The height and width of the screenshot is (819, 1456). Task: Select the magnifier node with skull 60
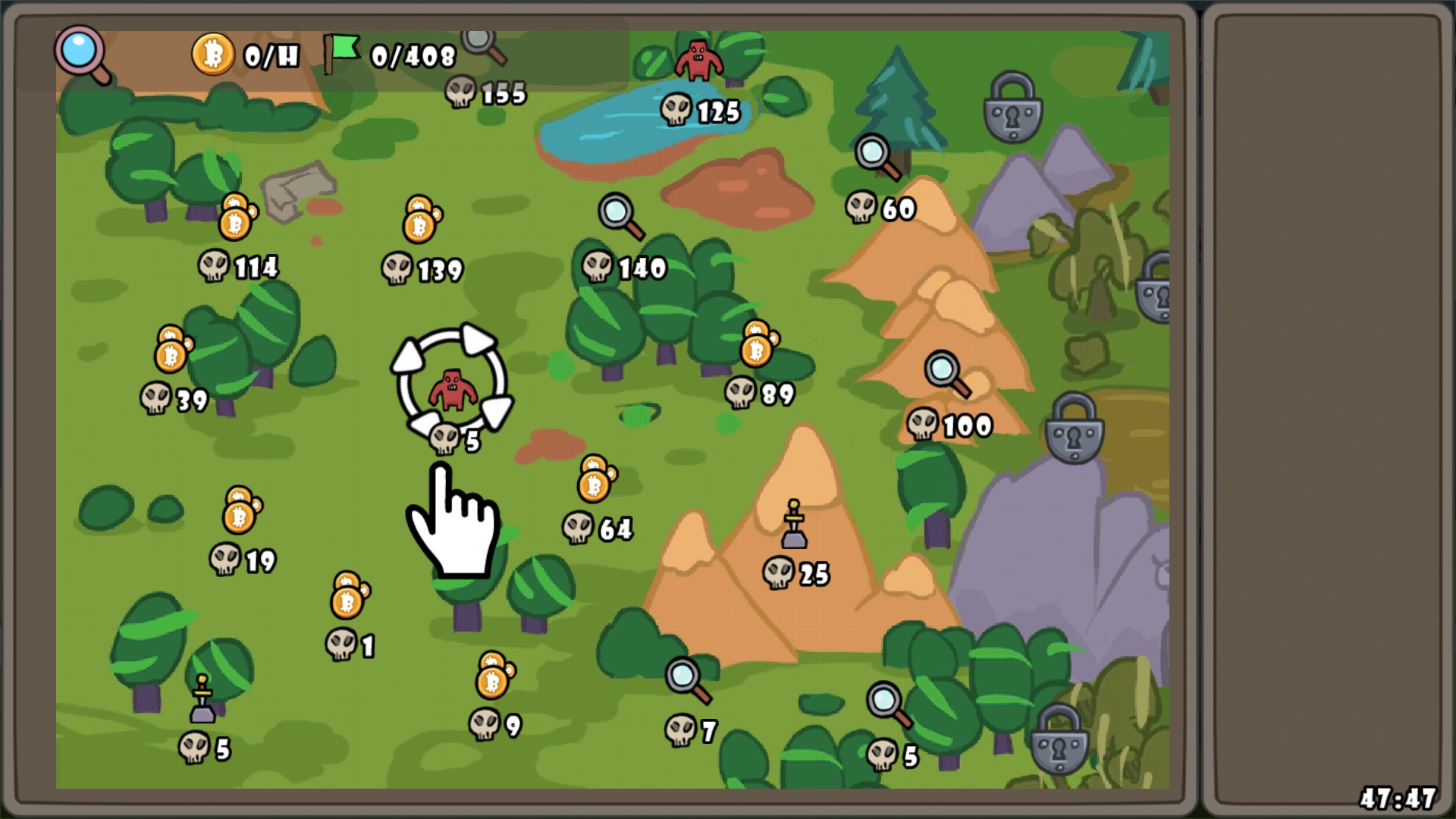(x=877, y=157)
